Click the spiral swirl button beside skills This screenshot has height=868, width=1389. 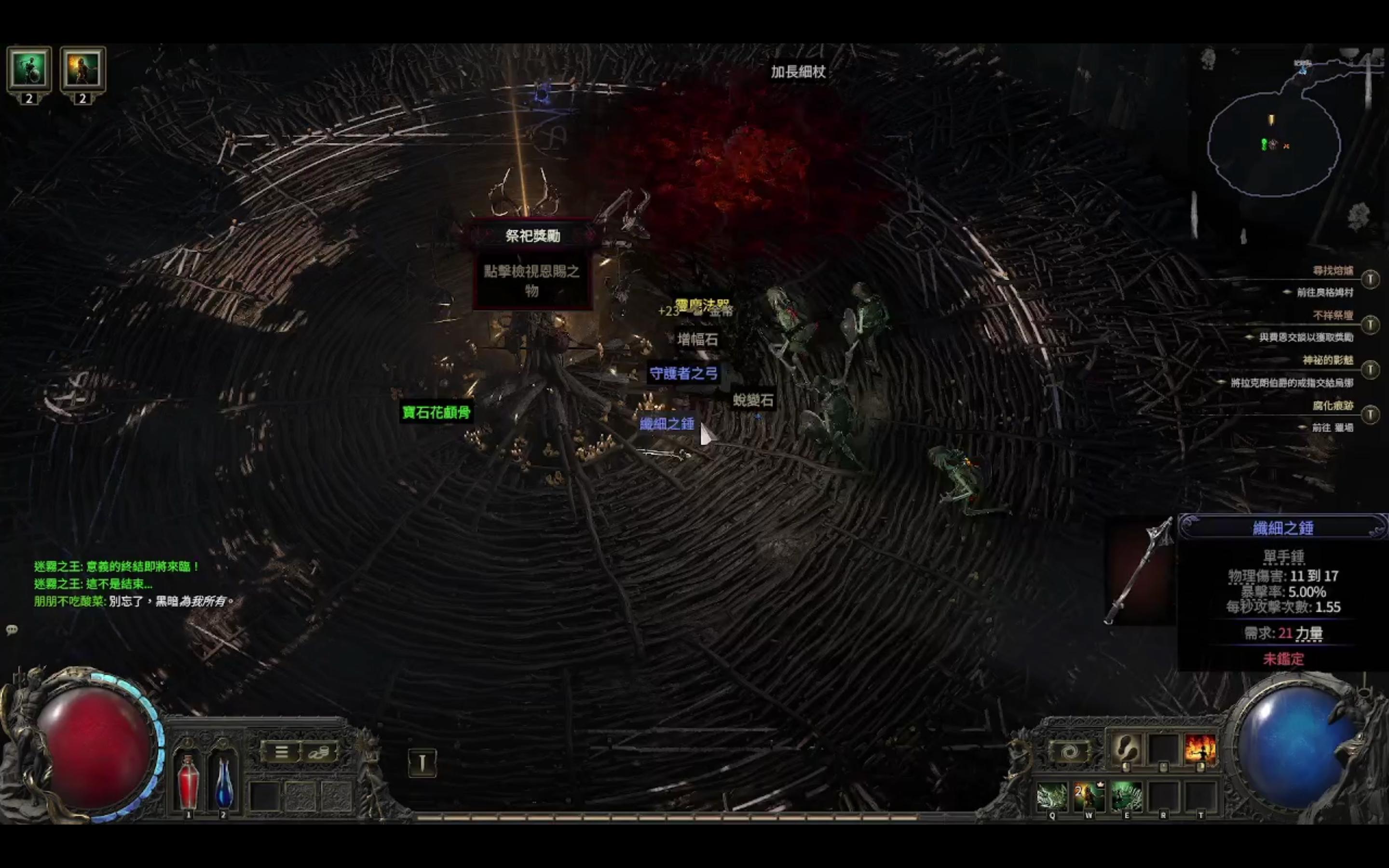(x=1069, y=752)
